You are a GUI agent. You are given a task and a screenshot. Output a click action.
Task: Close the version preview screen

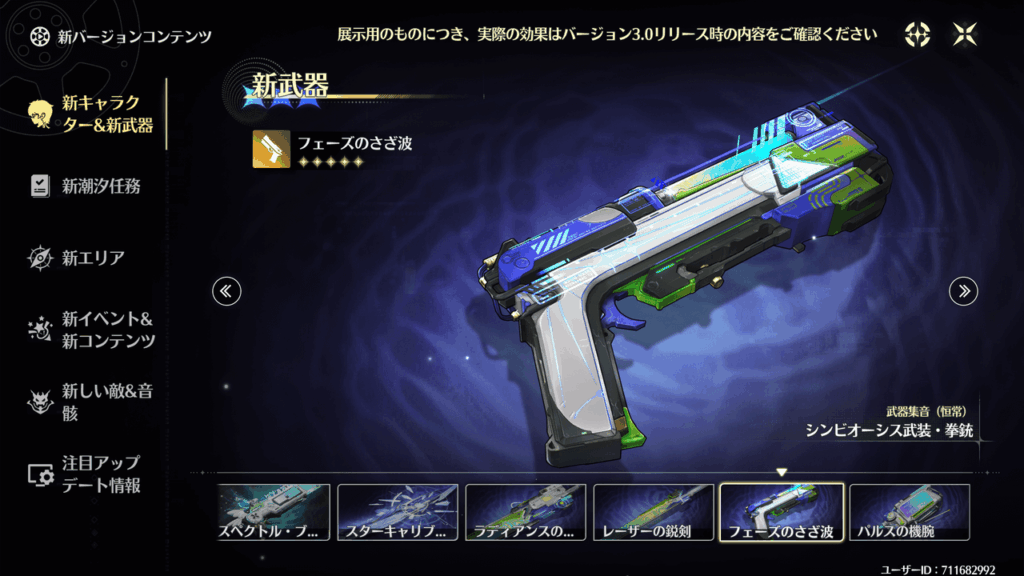966,35
